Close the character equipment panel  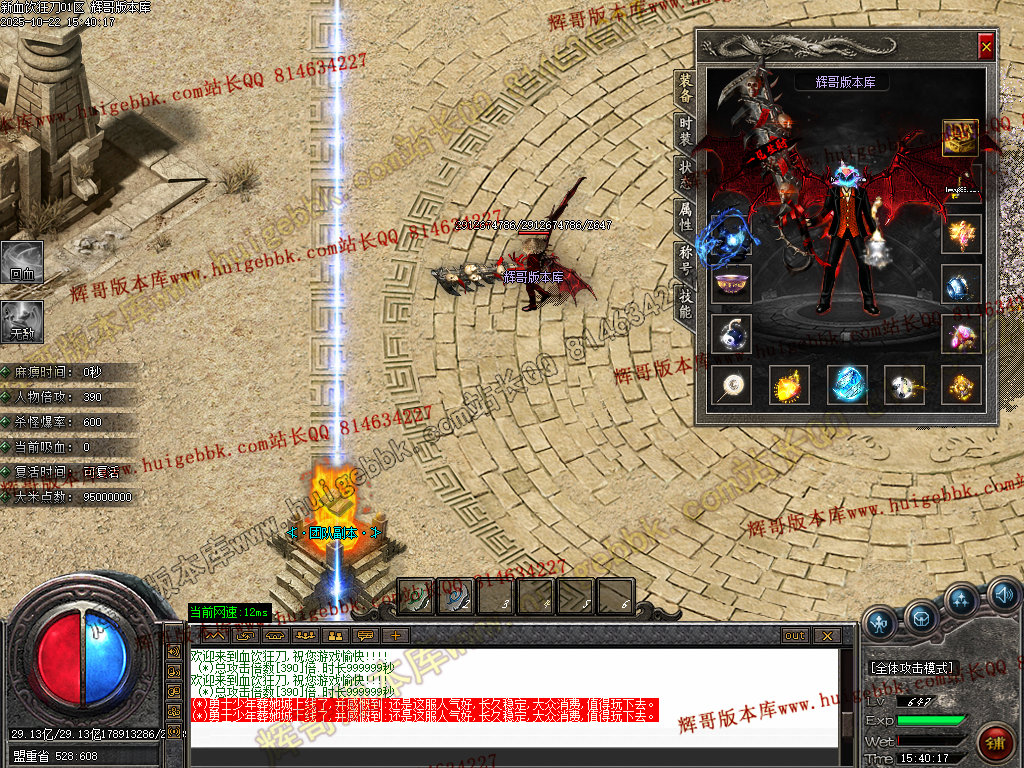(x=986, y=46)
